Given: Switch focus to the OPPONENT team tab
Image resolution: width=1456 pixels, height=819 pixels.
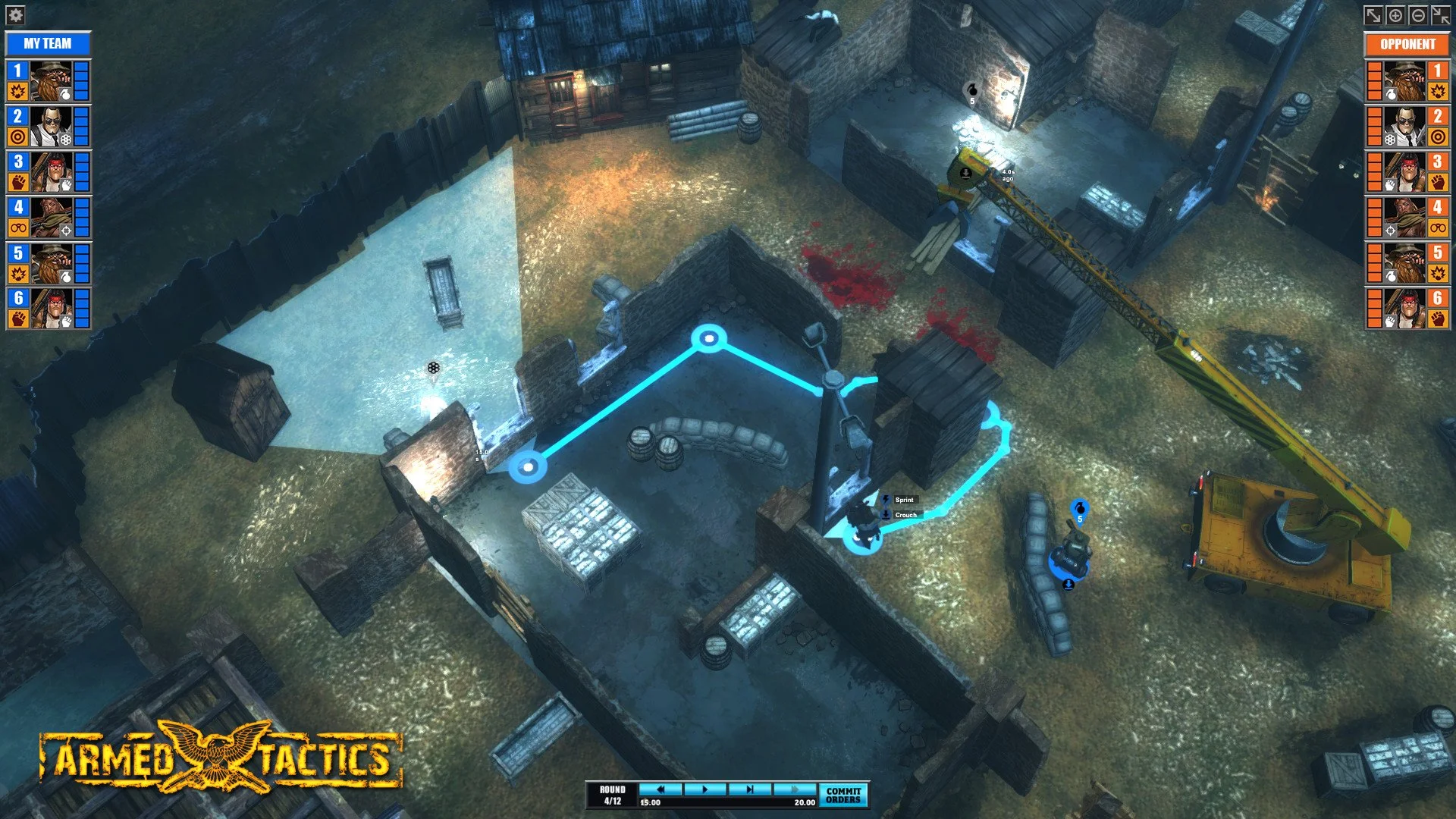Looking at the screenshot, I should (1407, 44).
